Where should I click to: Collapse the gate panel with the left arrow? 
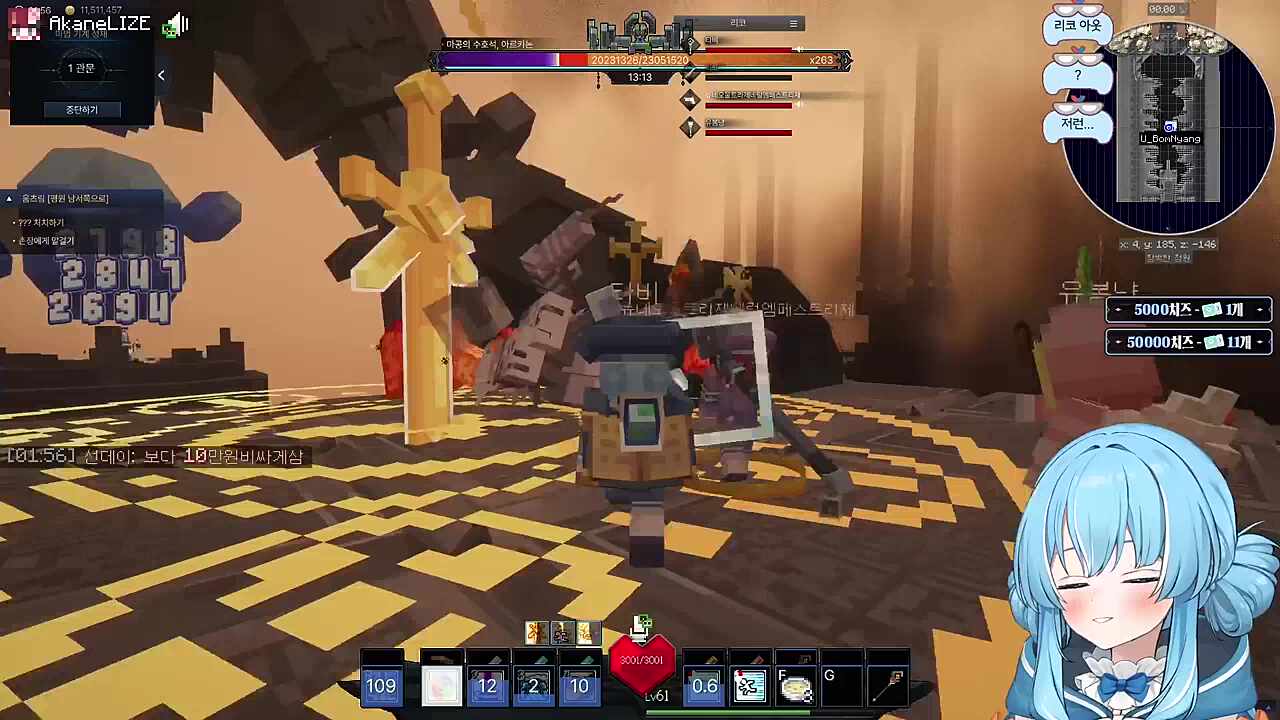[x=161, y=75]
